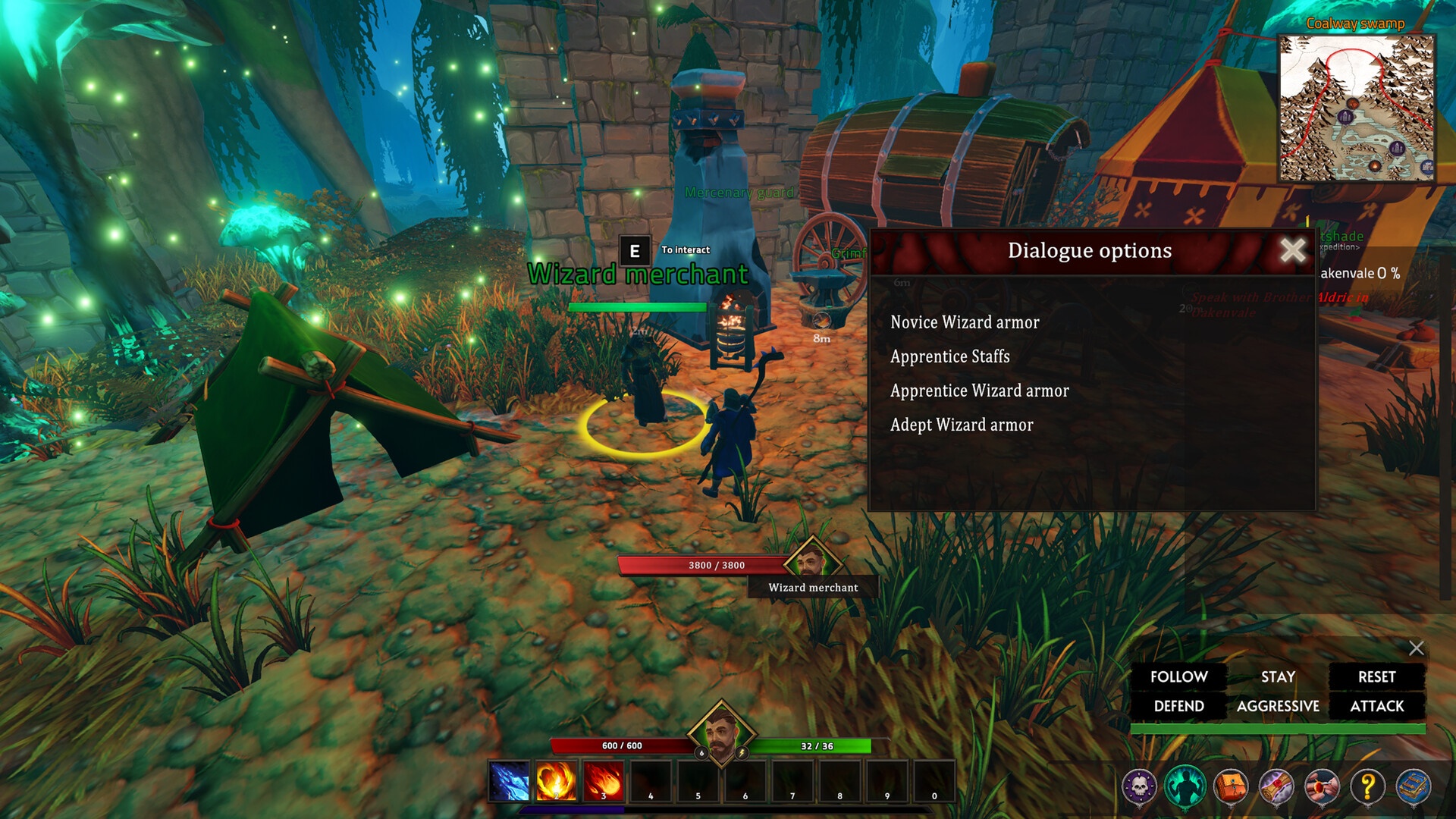This screenshot has width=1456, height=819.
Task: Open the character silhouette icon
Action: pyautogui.click(x=1185, y=786)
